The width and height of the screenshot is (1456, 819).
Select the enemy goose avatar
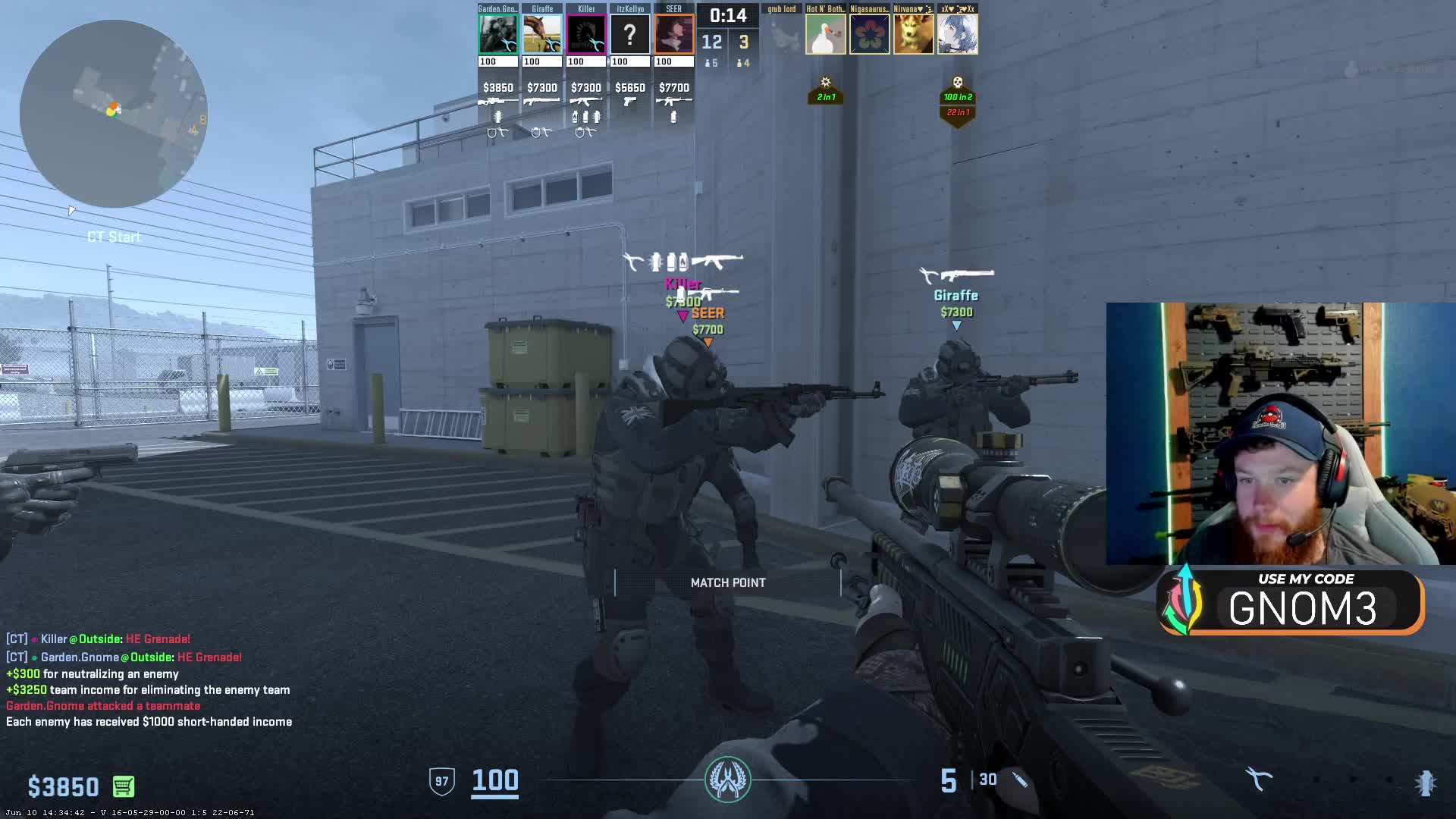(825, 35)
